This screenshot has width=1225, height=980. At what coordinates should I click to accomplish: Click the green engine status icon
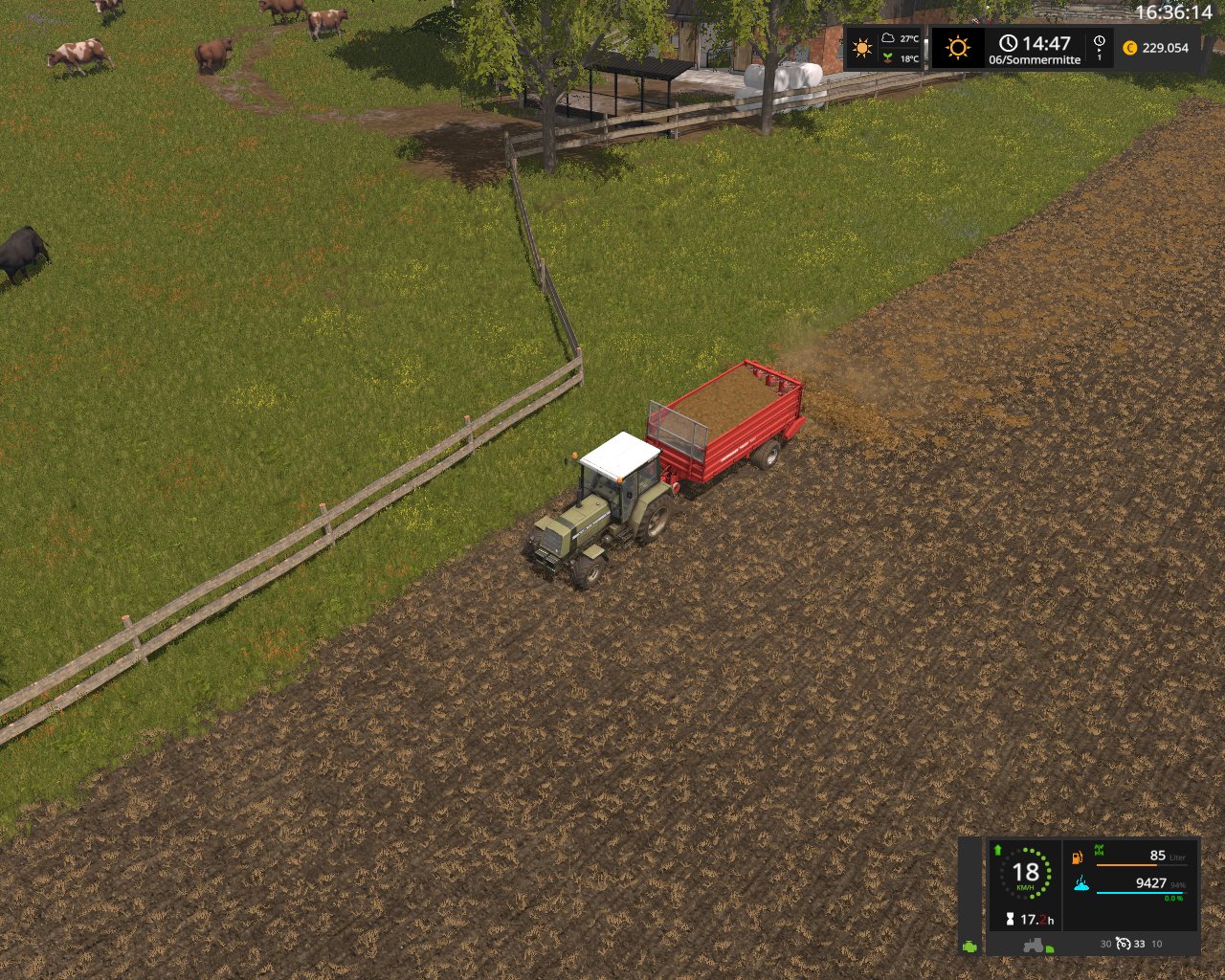(970, 946)
